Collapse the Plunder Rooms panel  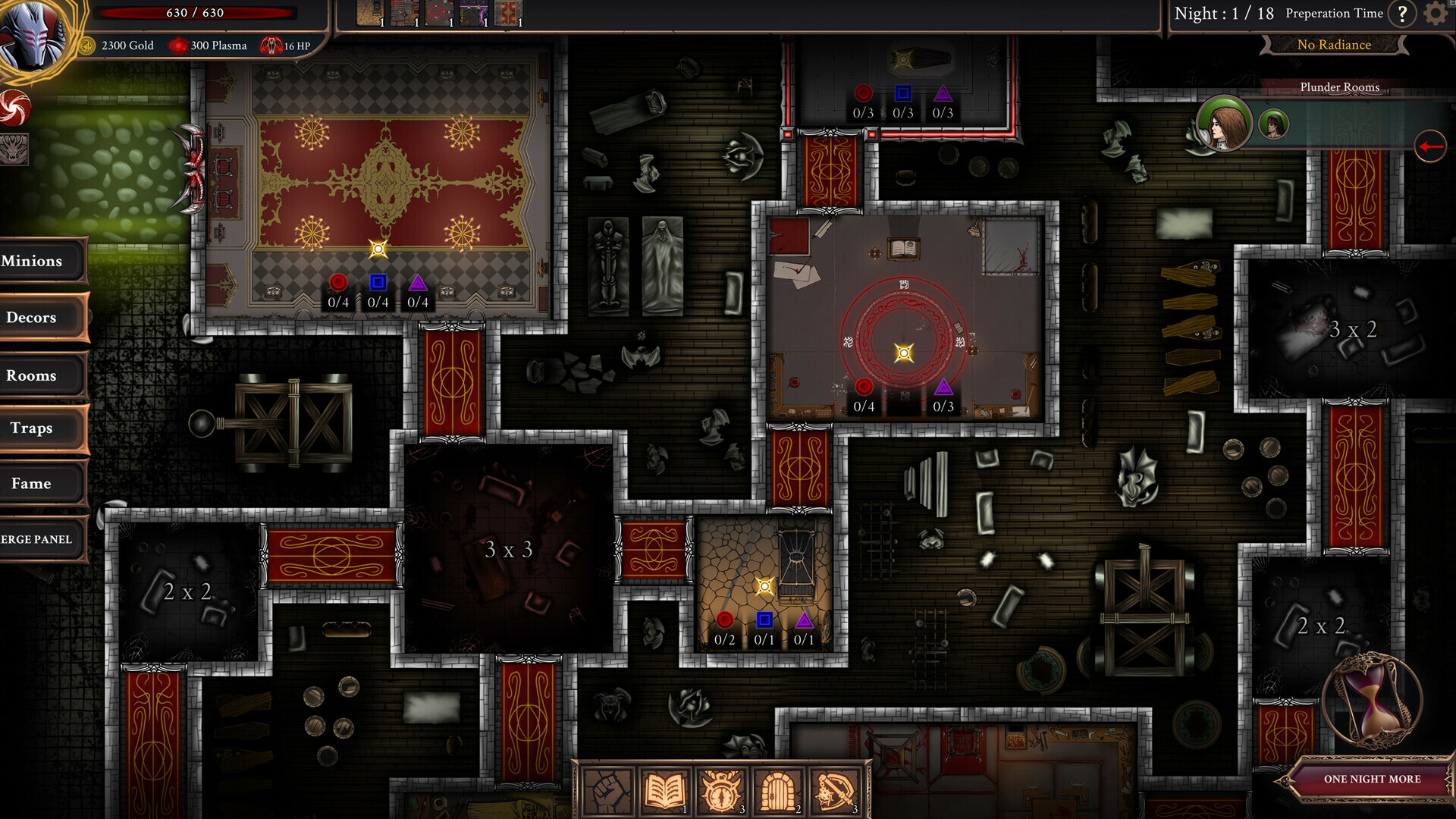(1338, 87)
